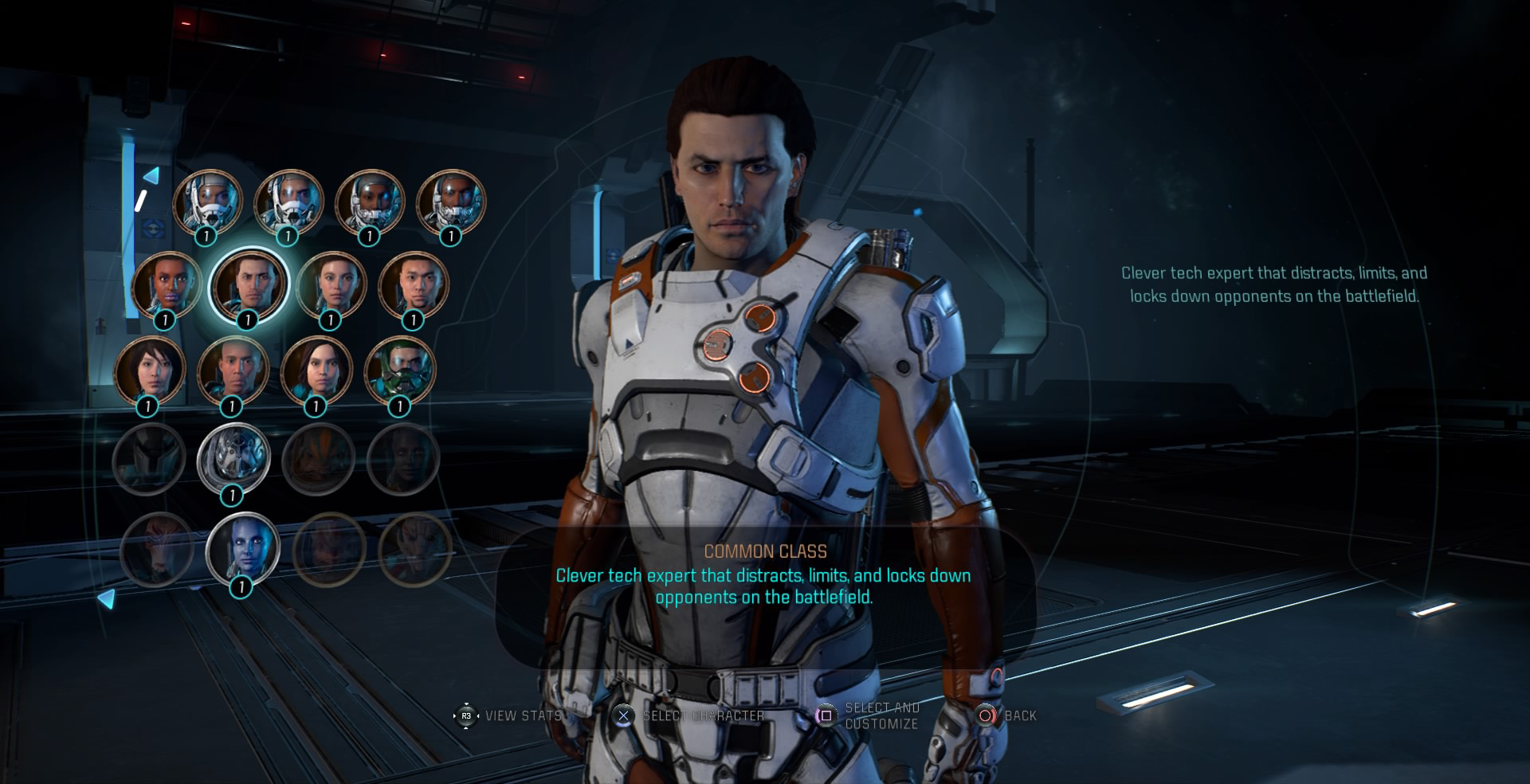The height and width of the screenshot is (784, 1530).
Task: Click the circle Back button icon
Action: 986,715
